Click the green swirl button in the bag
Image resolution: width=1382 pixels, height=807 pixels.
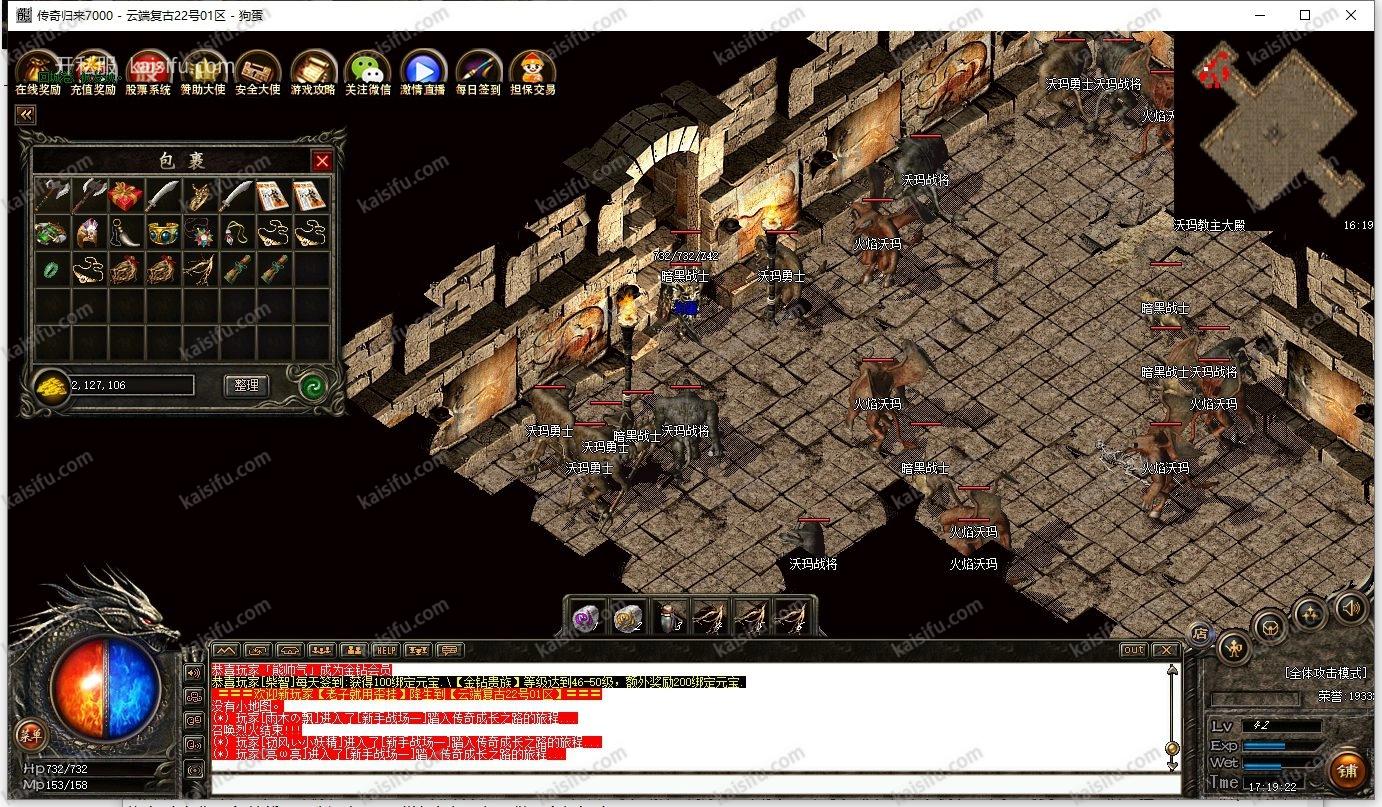[315, 386]
